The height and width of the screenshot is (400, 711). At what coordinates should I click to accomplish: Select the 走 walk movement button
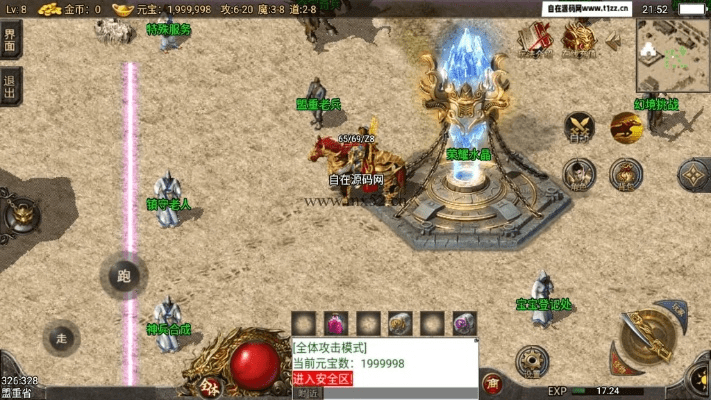click(x=62, y=338)
